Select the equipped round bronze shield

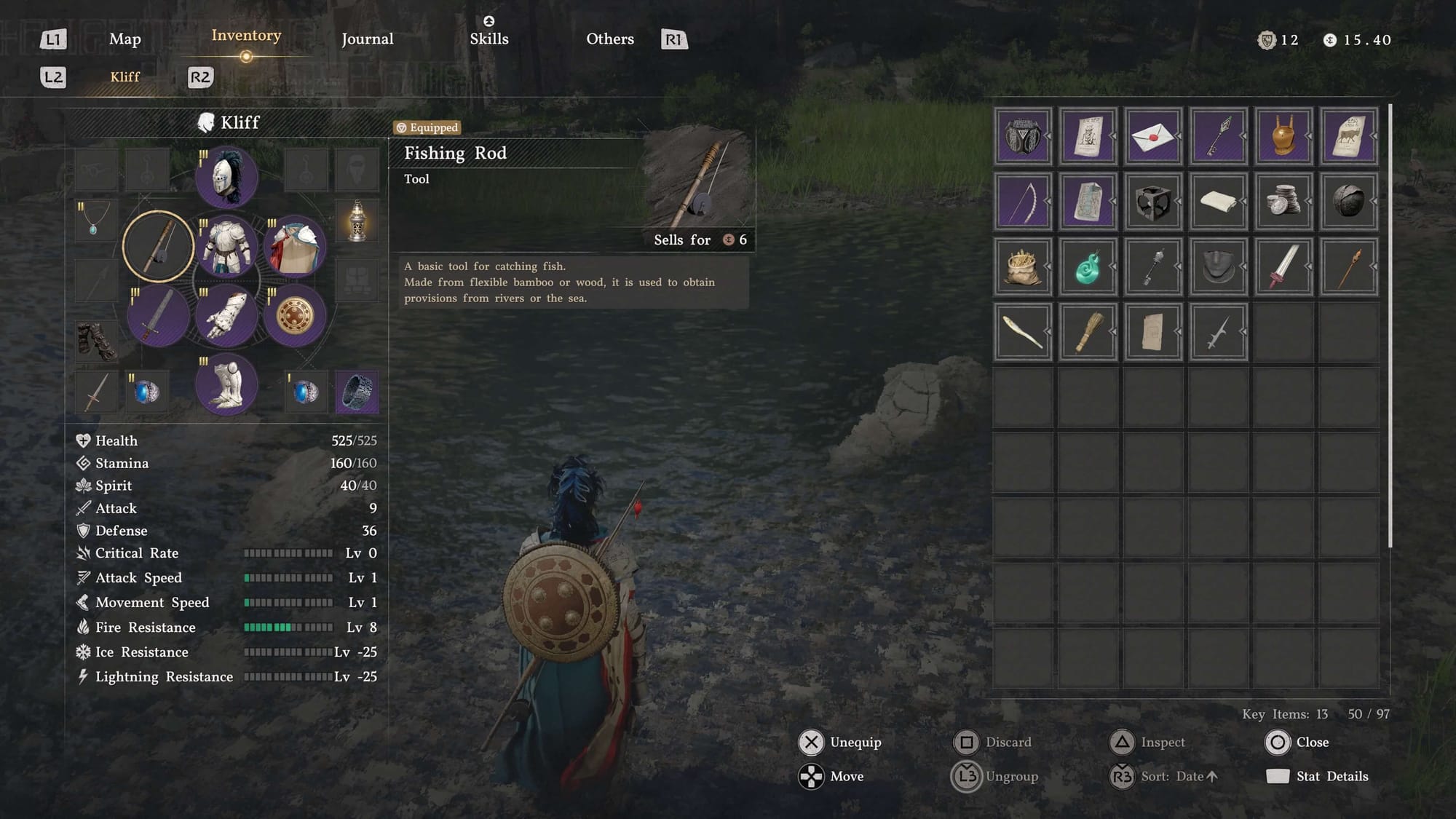pyautogui.click(x=295, y=316)
